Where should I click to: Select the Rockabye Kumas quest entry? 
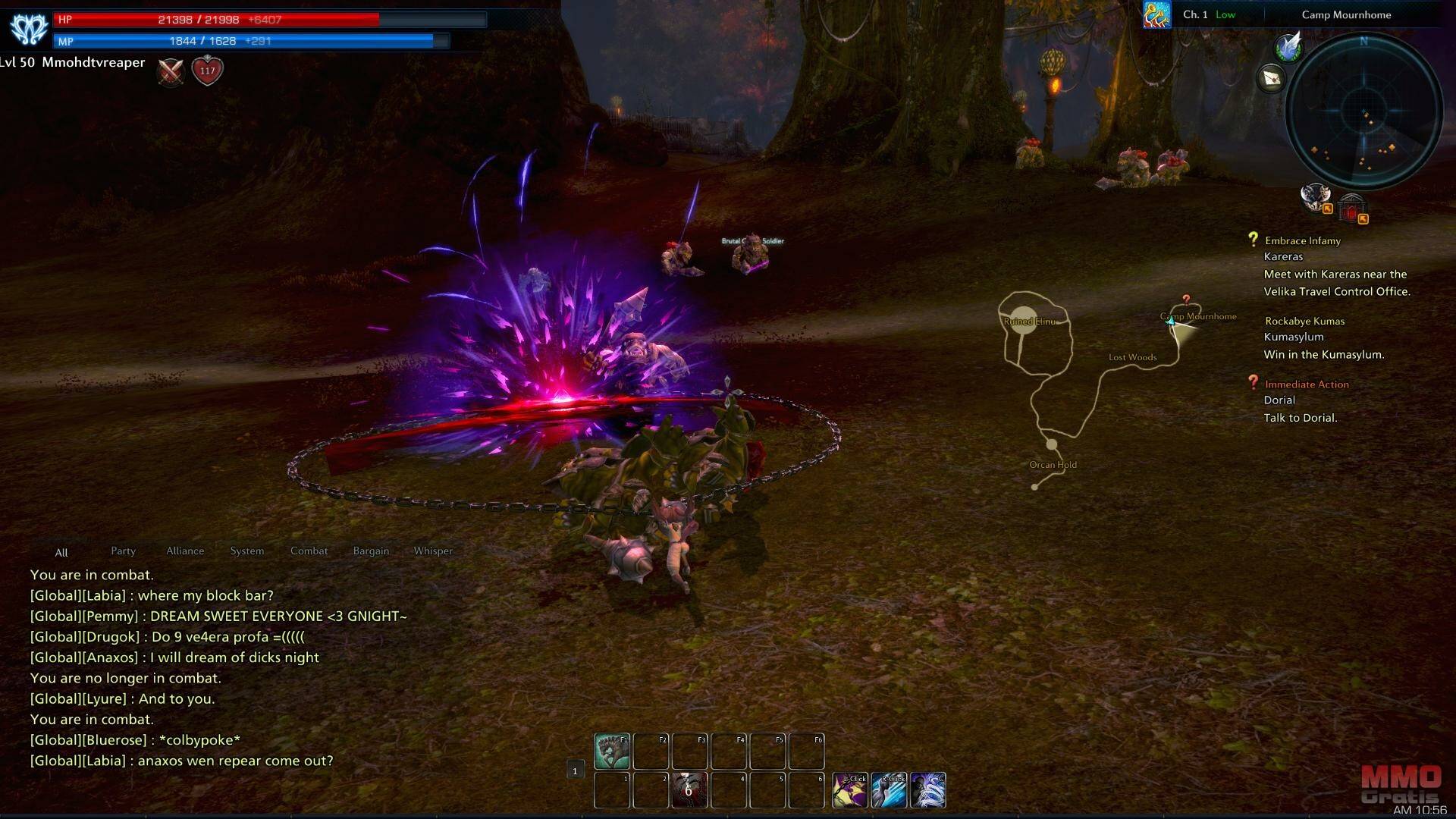click(x=1304, y=322)
